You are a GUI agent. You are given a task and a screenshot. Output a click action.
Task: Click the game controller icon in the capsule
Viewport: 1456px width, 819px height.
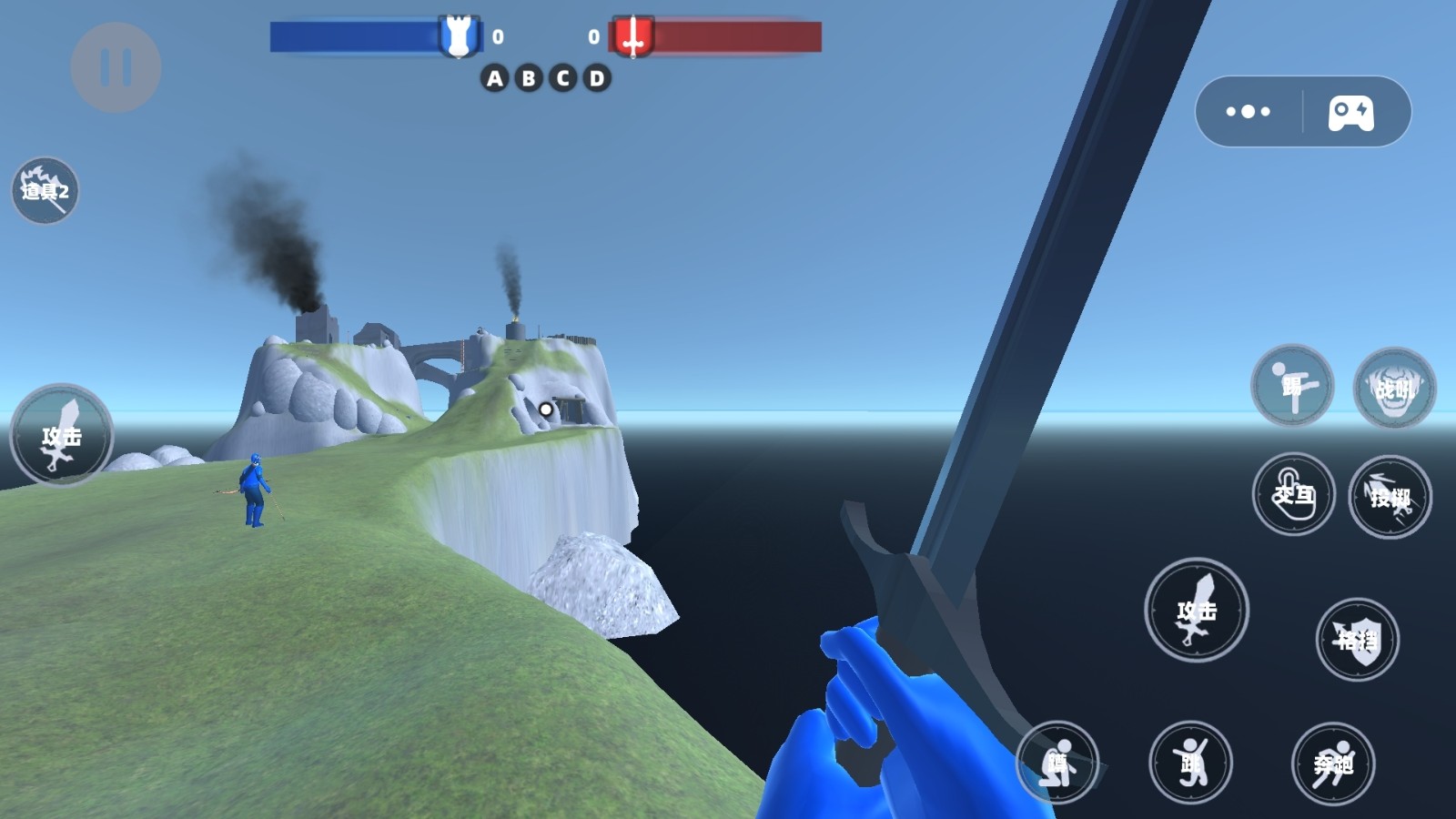coord(1351,113)
